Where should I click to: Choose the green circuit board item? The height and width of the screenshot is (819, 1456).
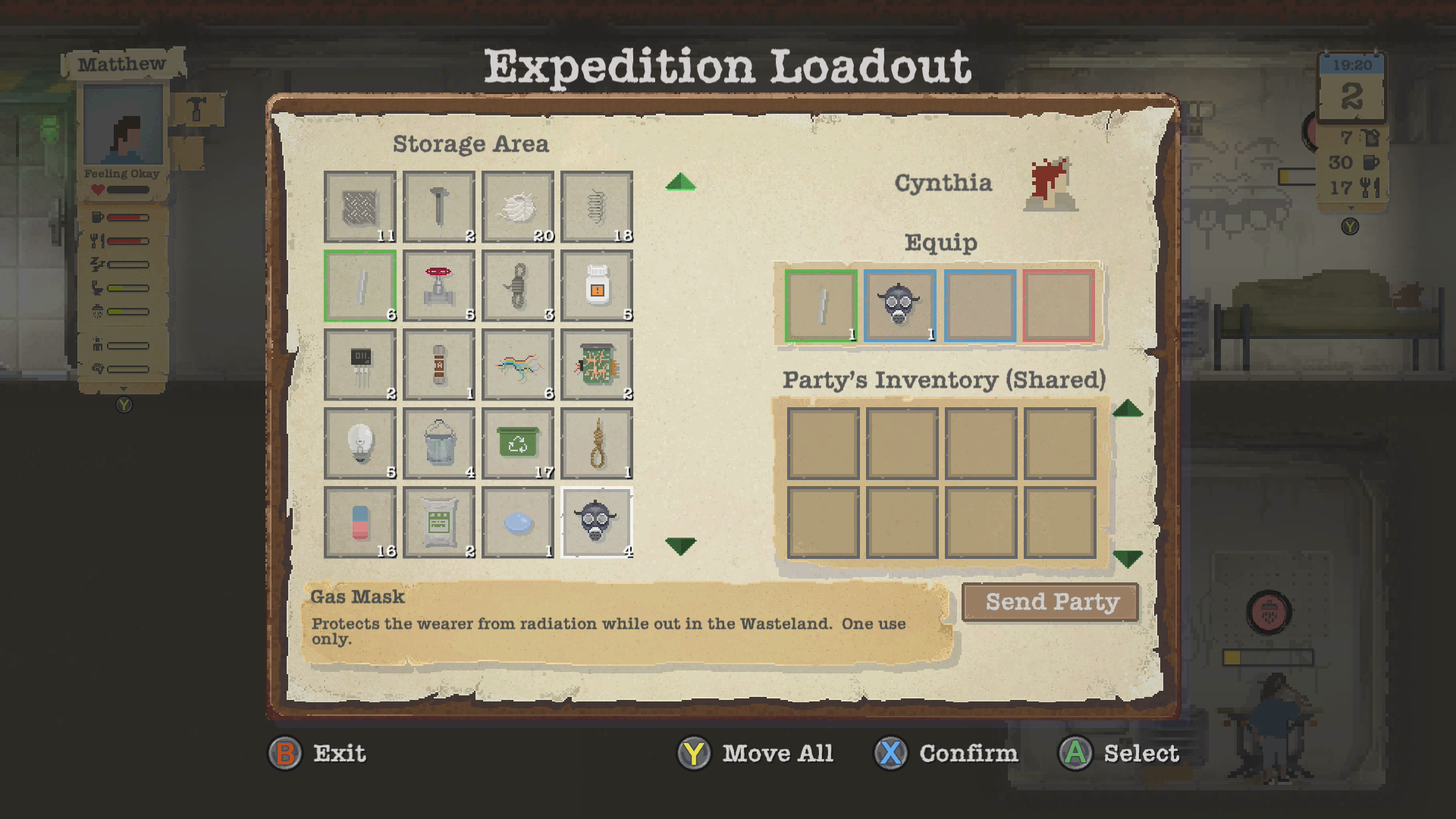coord(597,365)
